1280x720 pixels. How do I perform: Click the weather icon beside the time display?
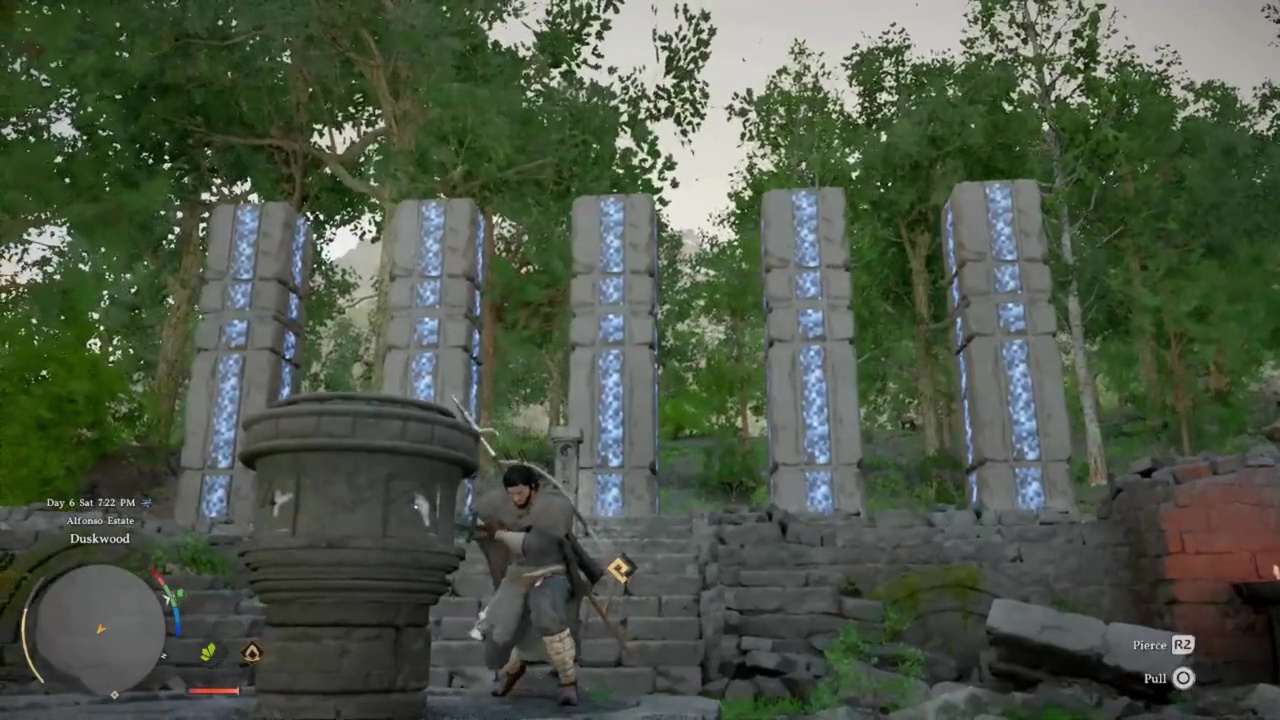[146, 503]
